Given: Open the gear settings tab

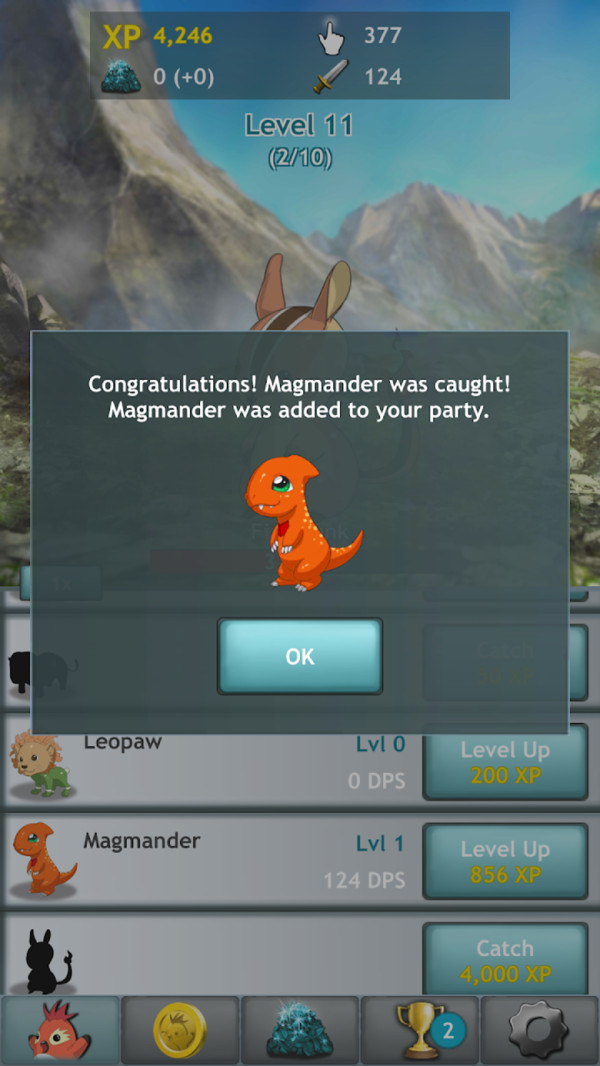Looking at the screenshot, I should tap(540, 1029).
